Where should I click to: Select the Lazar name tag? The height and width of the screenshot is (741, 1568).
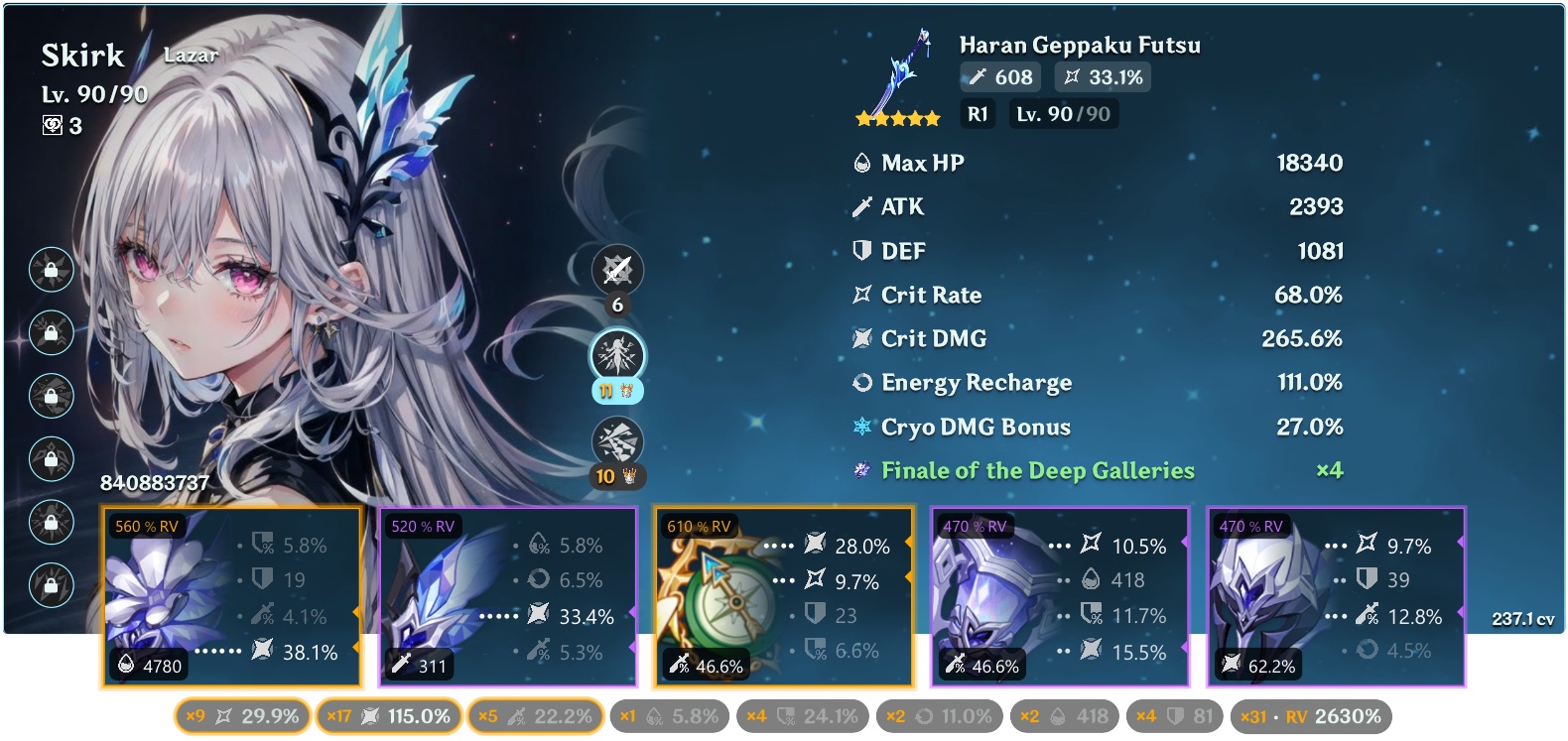click(191, 55)
